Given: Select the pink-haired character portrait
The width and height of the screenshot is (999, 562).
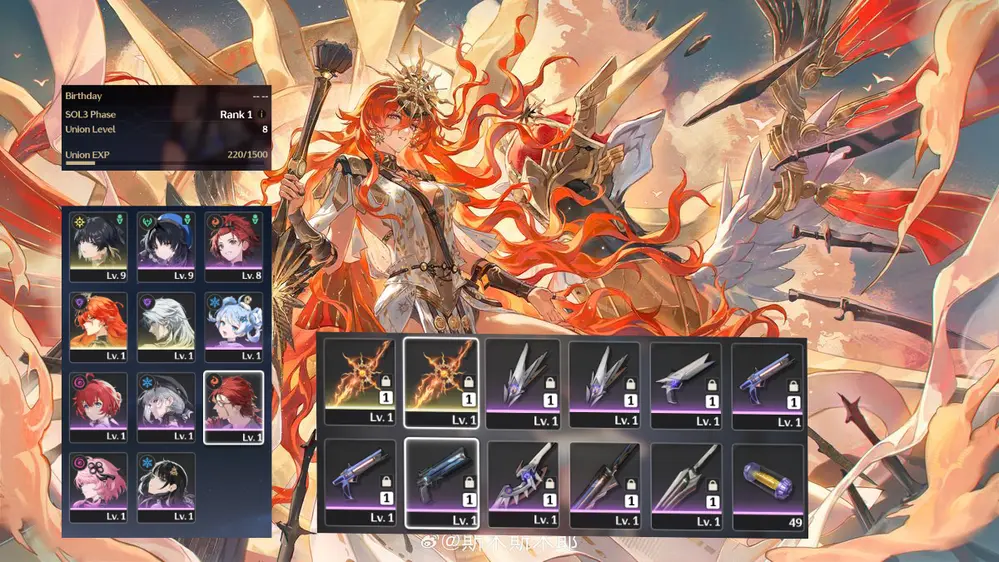Looking at the screenshot, I should 99,486.
